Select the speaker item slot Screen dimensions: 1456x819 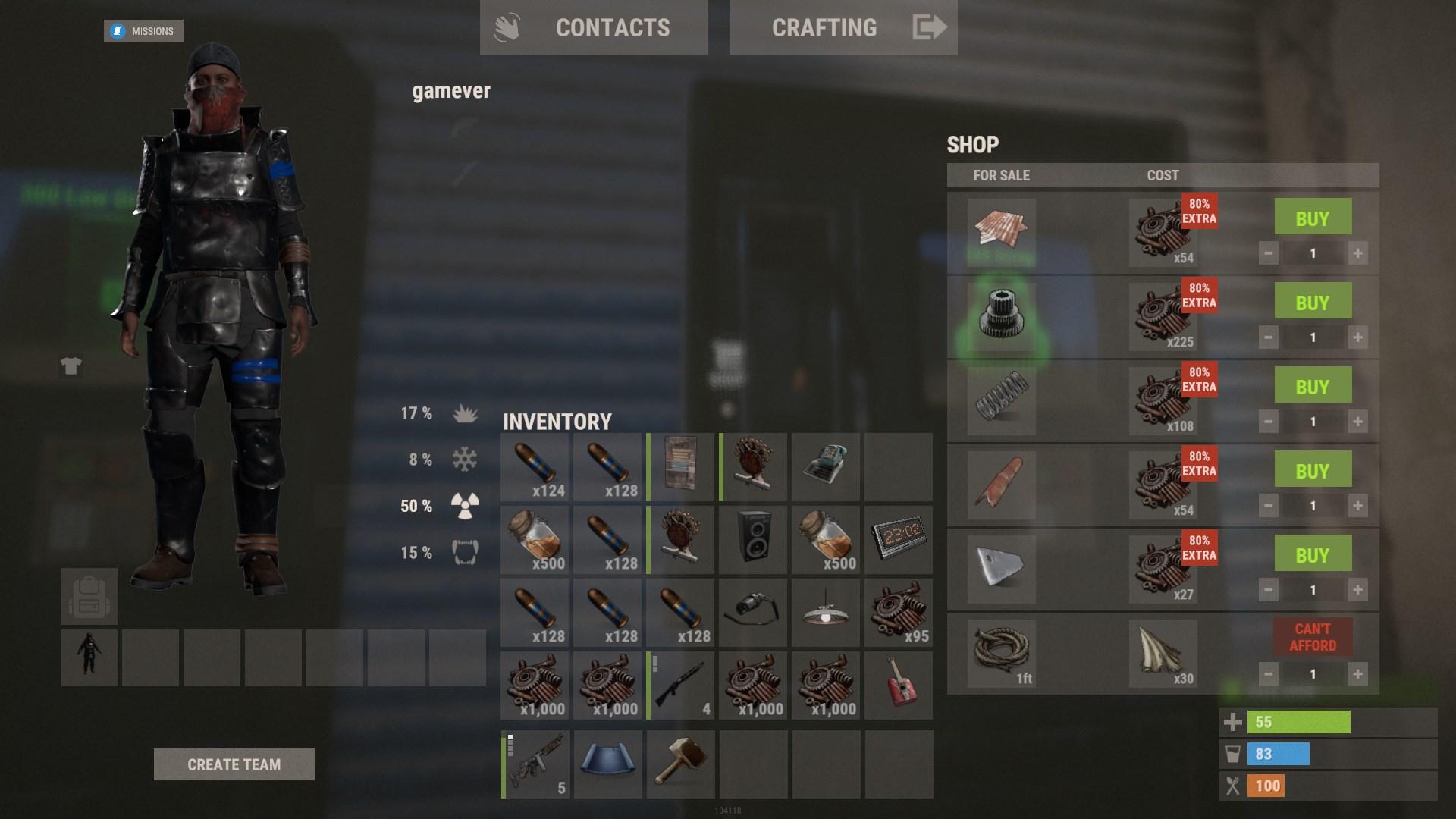point(753,540)
